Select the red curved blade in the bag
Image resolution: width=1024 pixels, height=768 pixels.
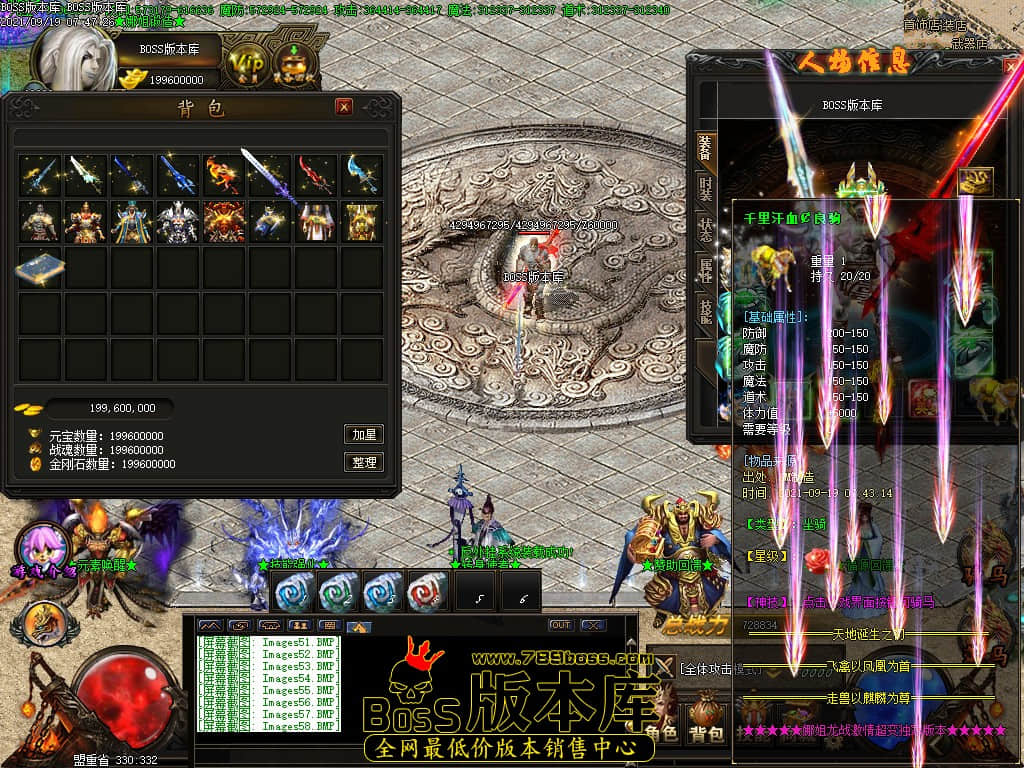316,175
